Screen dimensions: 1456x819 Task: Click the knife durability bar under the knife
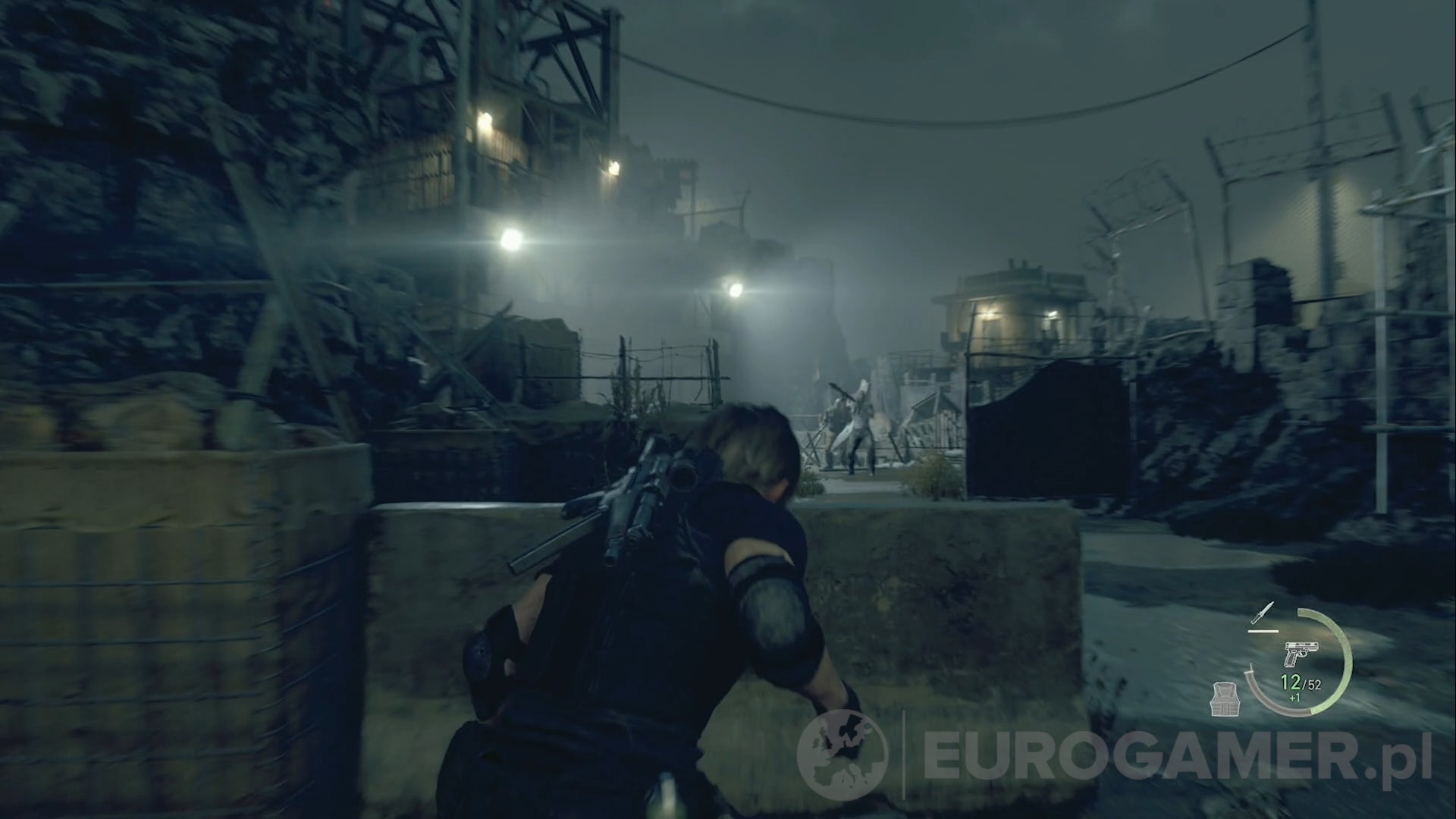pos(1263,631)
